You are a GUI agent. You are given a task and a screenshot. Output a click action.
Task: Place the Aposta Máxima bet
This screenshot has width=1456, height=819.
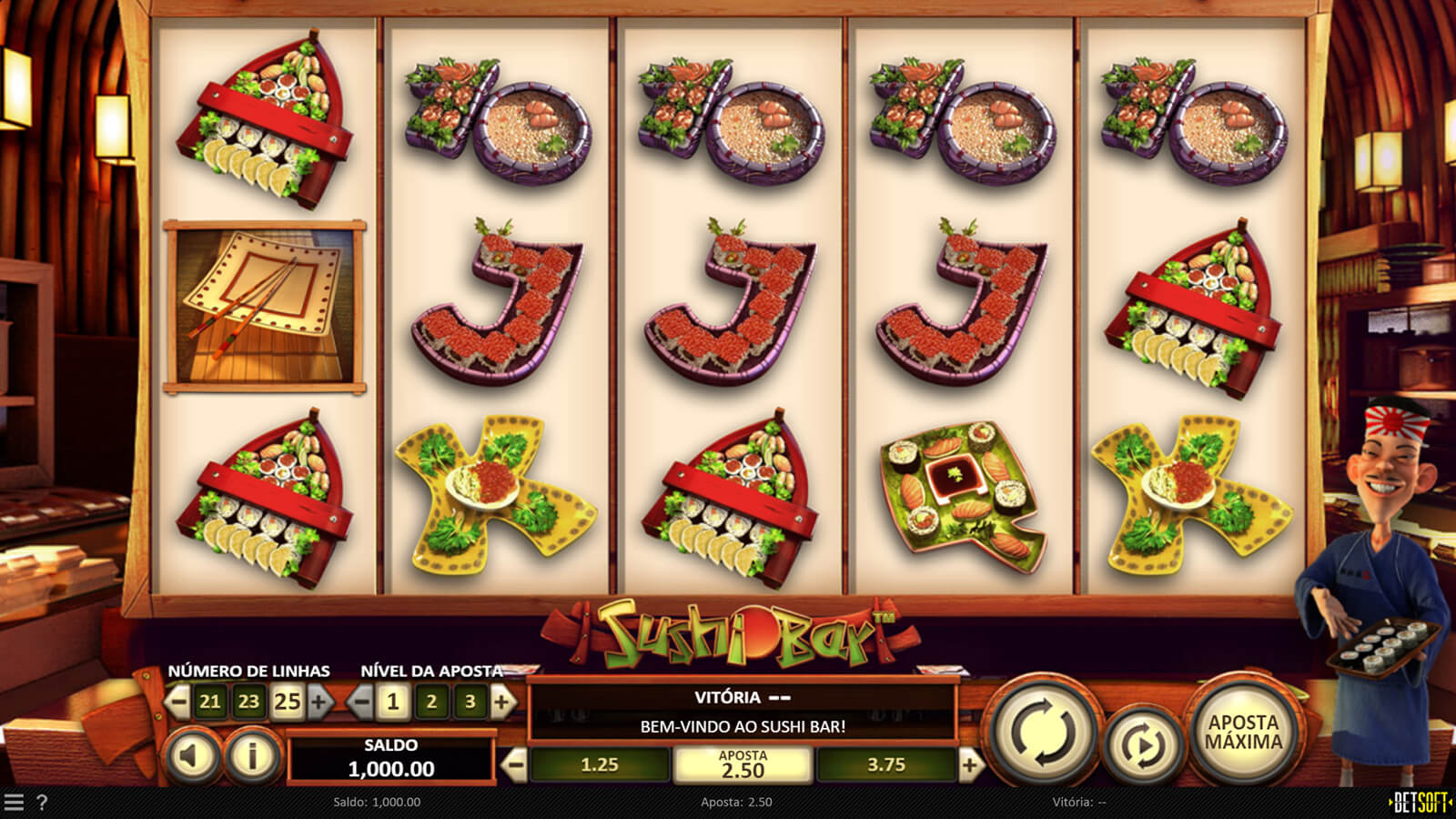1243,731
